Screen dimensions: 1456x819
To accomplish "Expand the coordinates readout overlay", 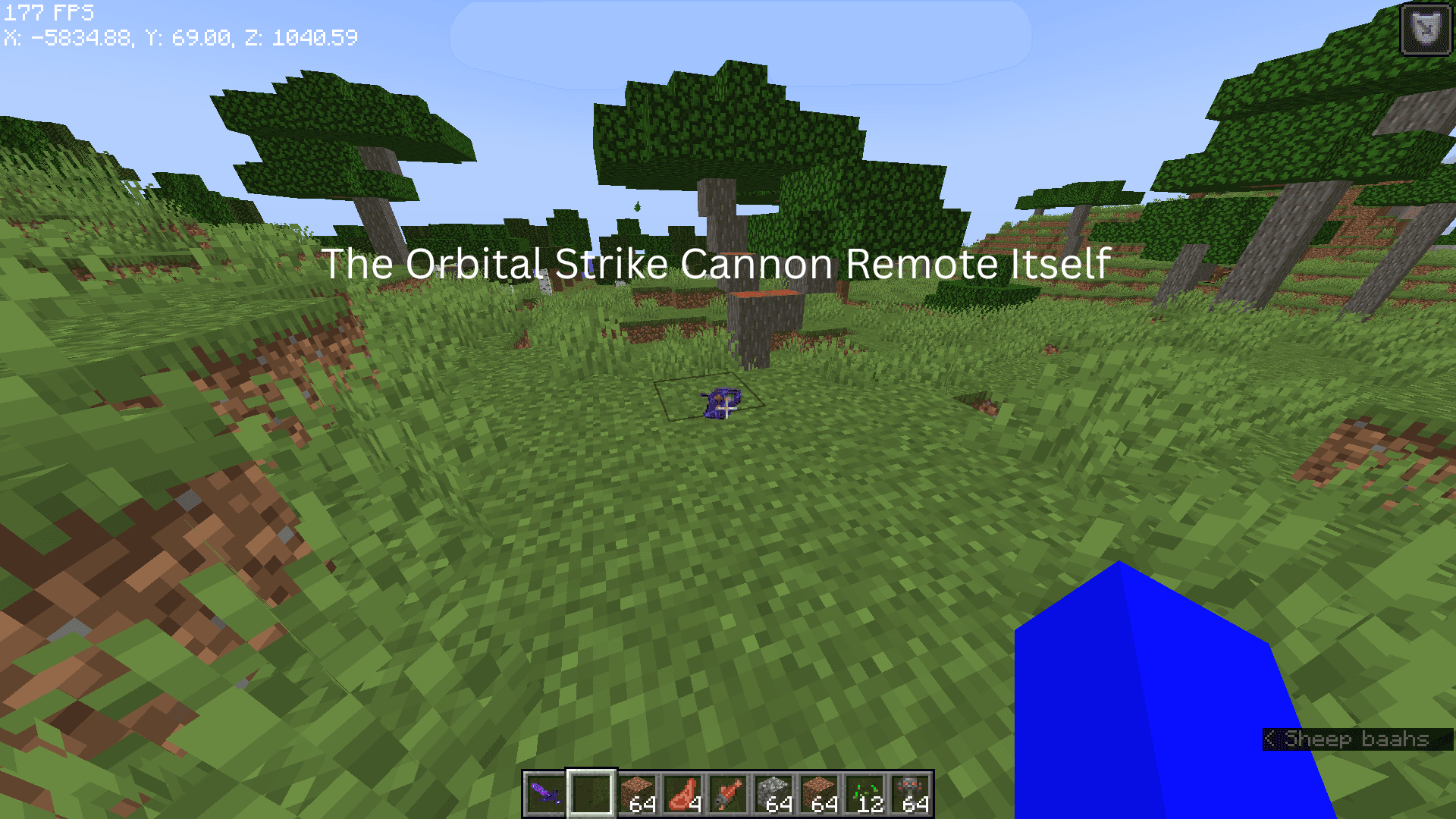I will point(180,36).
